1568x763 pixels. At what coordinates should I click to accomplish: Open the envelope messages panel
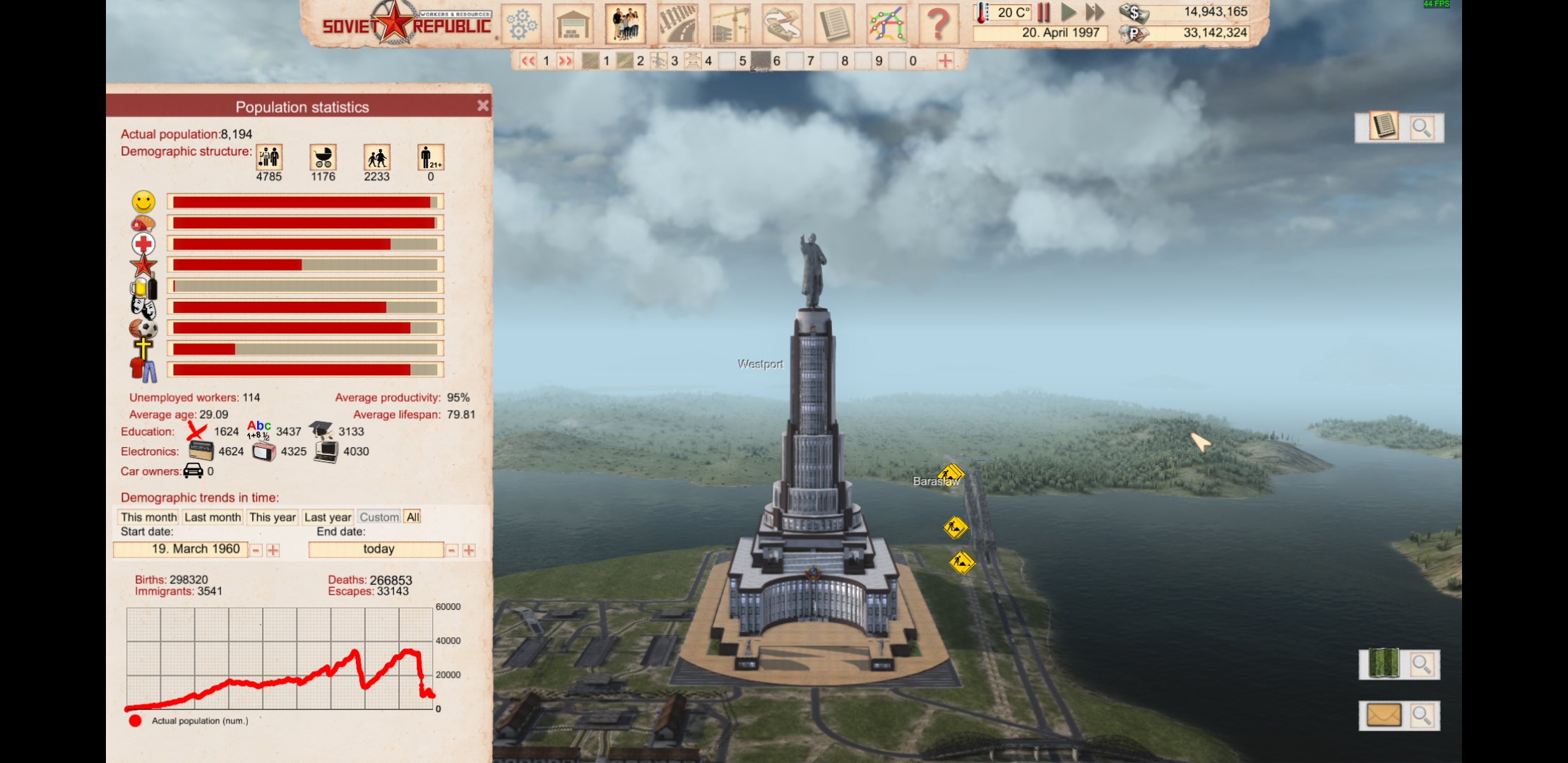[1383, 716]
